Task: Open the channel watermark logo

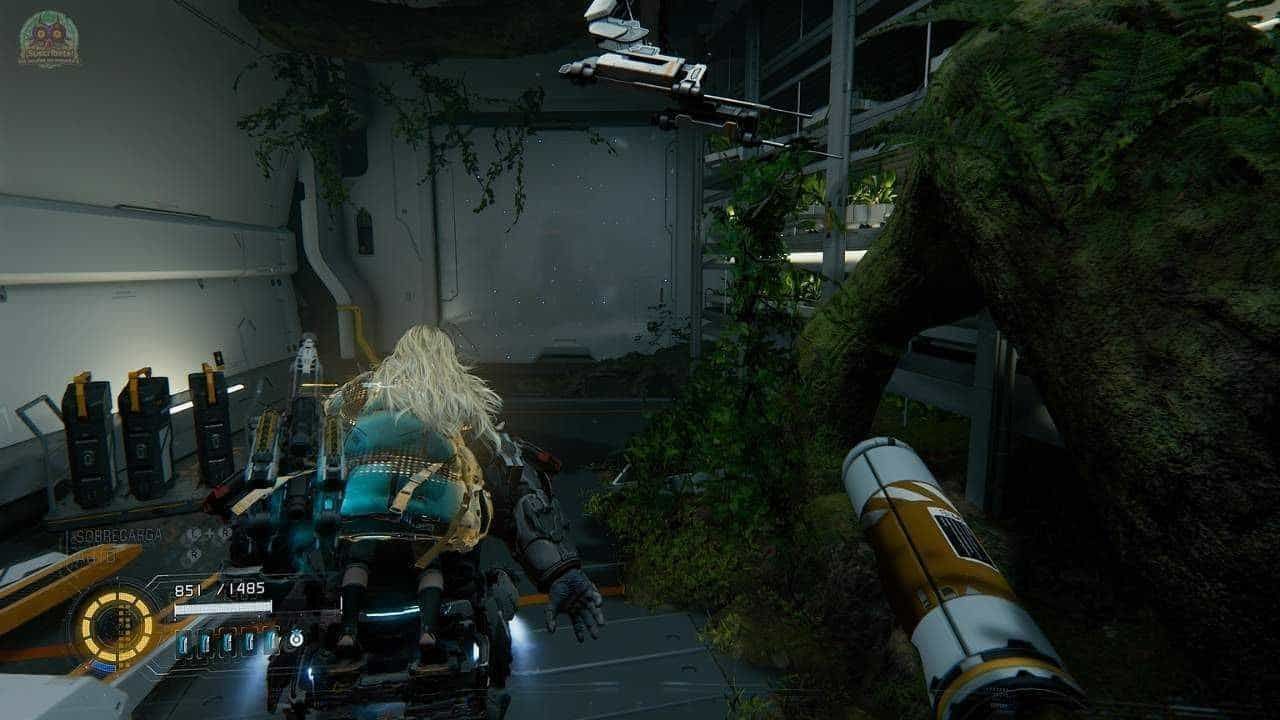Action: pyautogui.click(x=49, y=39)
